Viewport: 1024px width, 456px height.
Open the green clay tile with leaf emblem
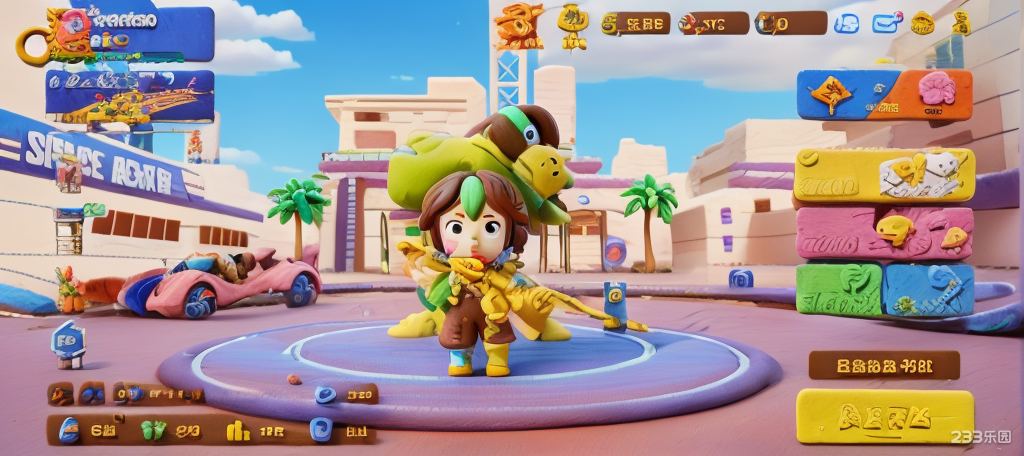839,289
